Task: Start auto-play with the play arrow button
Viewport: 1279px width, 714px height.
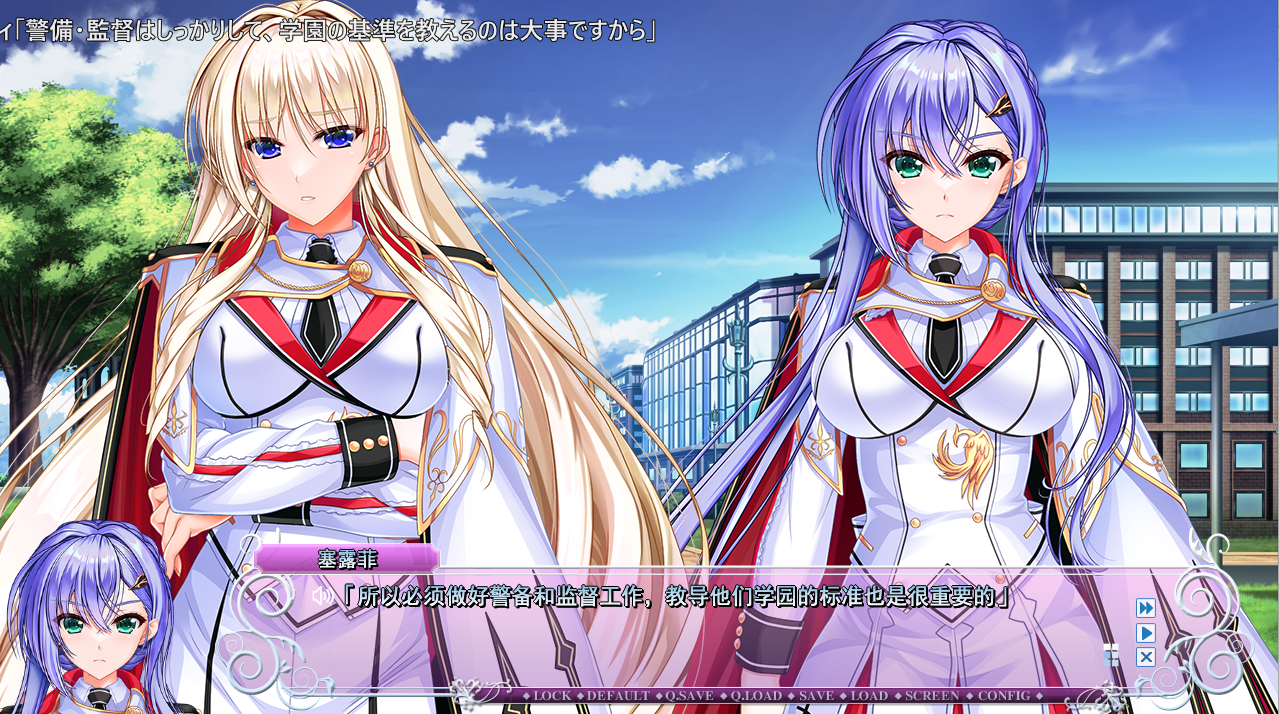Action: (x=1146, y=633)
